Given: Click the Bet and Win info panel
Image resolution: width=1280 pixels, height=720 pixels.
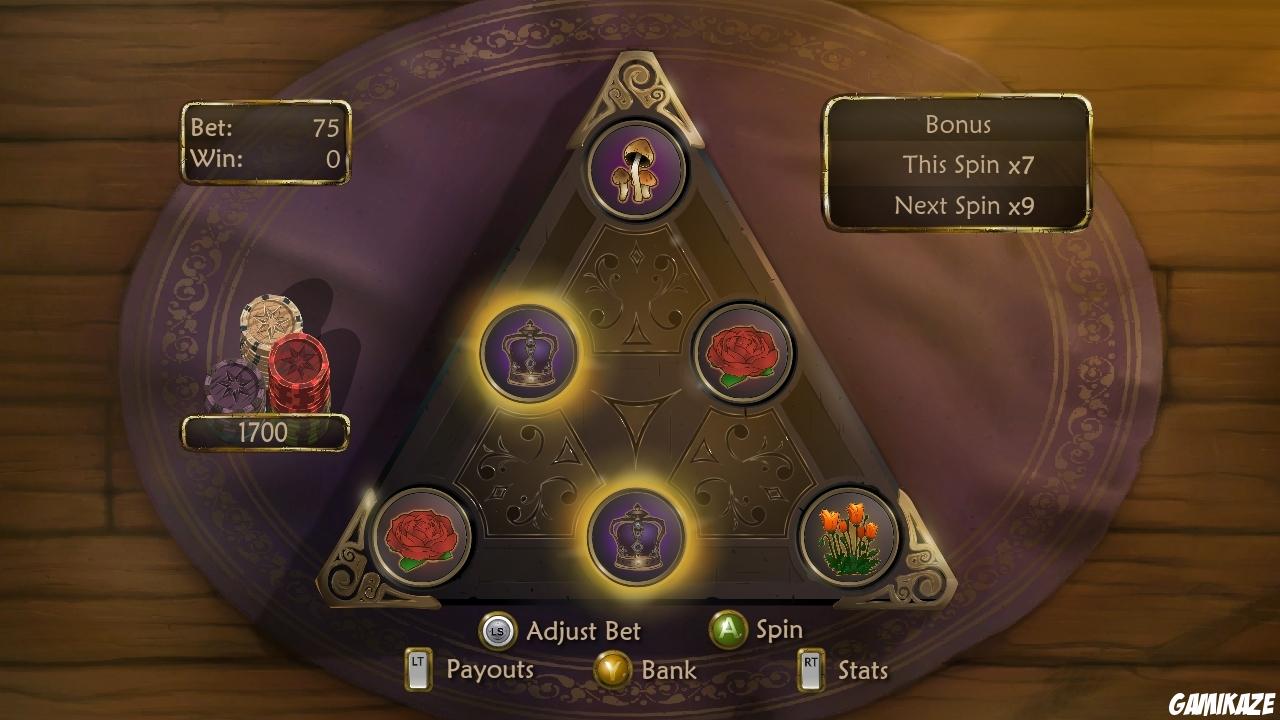Looking at the screenshot, I should coord(264,144).
